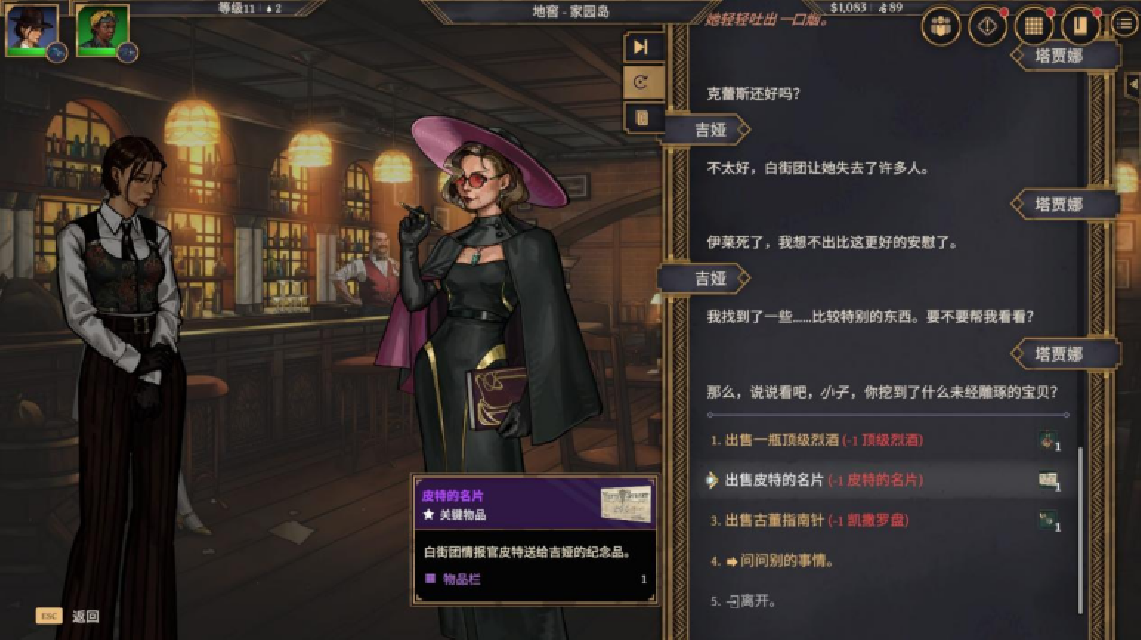
Task: Open the dialogue log book button
Action: pos(641,117)
